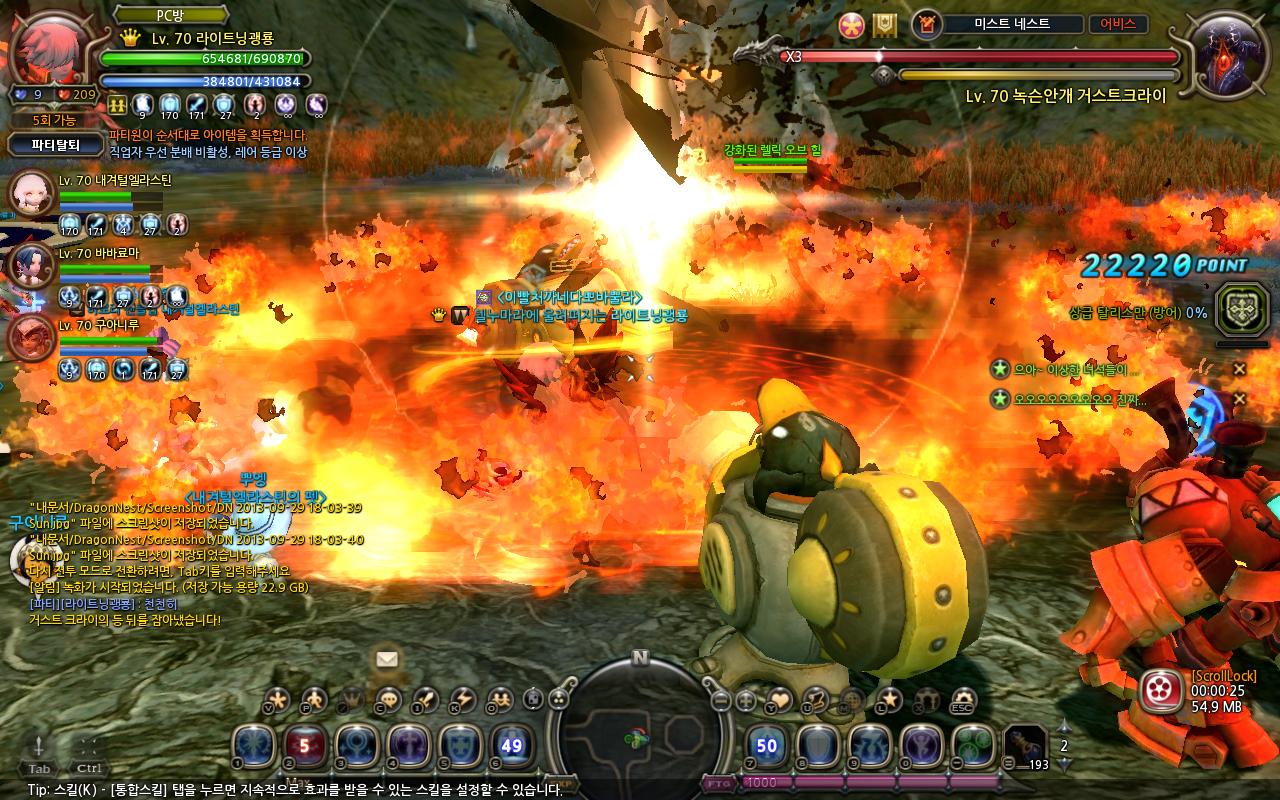Open the chat bubble community menu icon

pos(389,700)
